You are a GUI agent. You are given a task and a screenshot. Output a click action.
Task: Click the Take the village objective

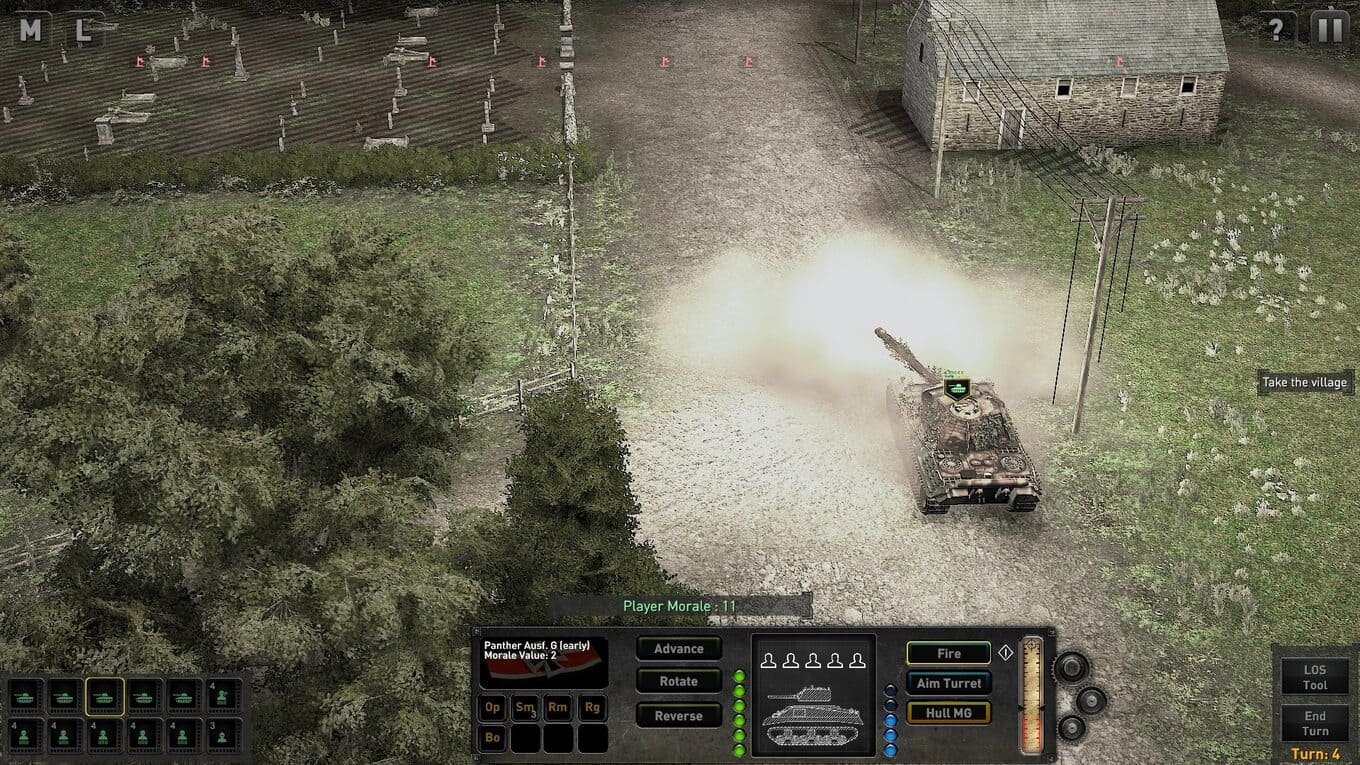pos(1304,383)
